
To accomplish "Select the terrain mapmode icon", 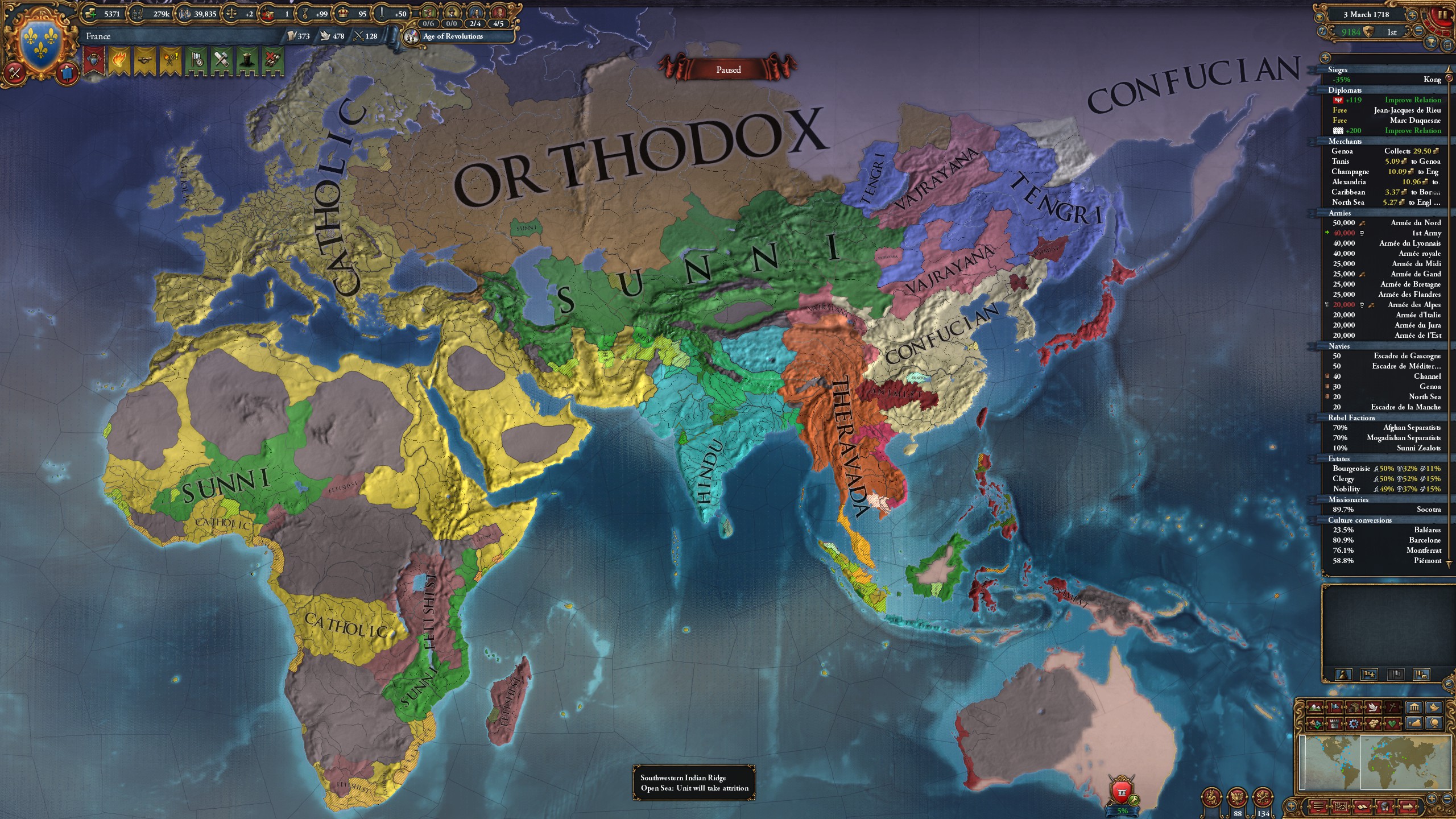I will pos(1314,709).
